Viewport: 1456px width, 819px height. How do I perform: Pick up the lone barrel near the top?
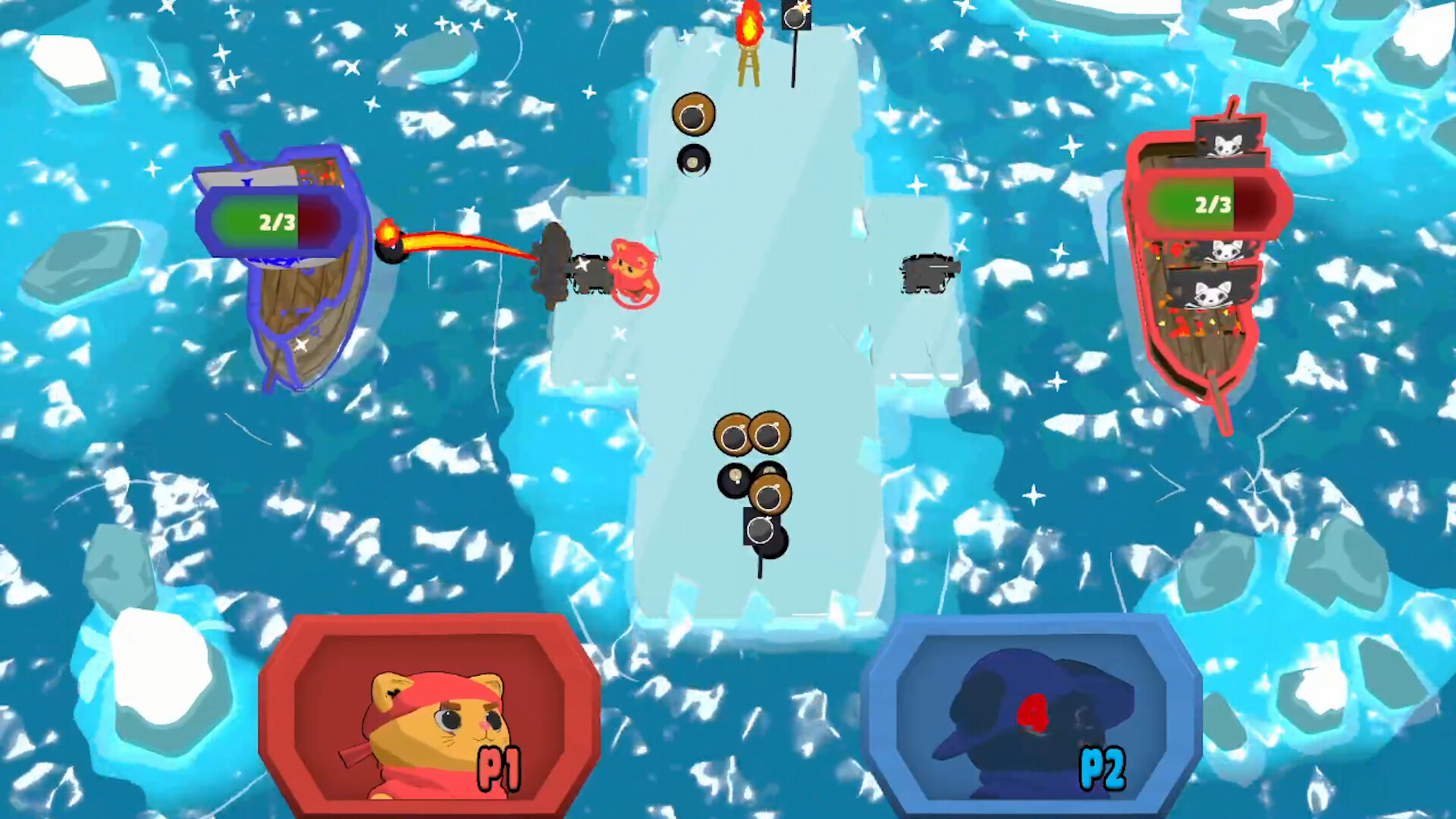click(x=694, y=114)
